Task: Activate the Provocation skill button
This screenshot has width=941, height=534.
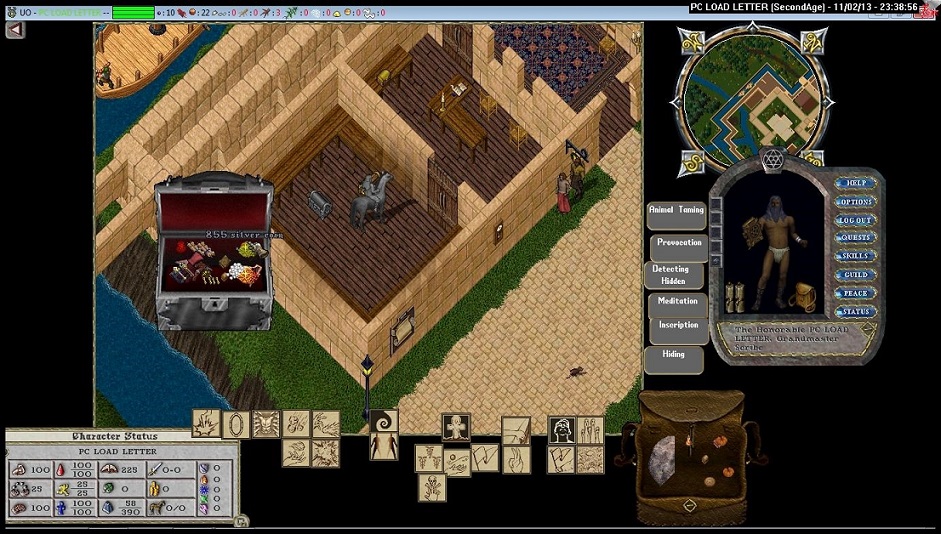Action: pos(680,243)
